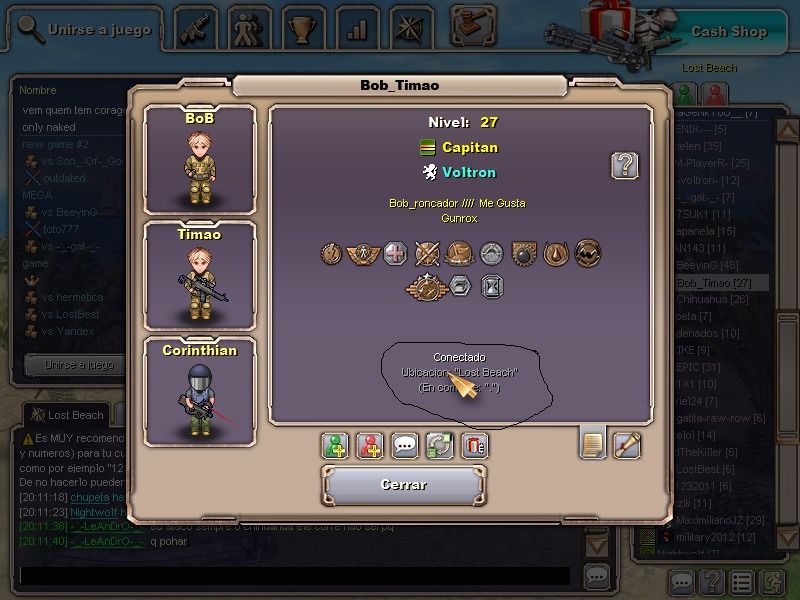This screenshot has width=800, height=600.
Task: Switch to the Unirse a juego tab
Action: (x=86, y=29)
